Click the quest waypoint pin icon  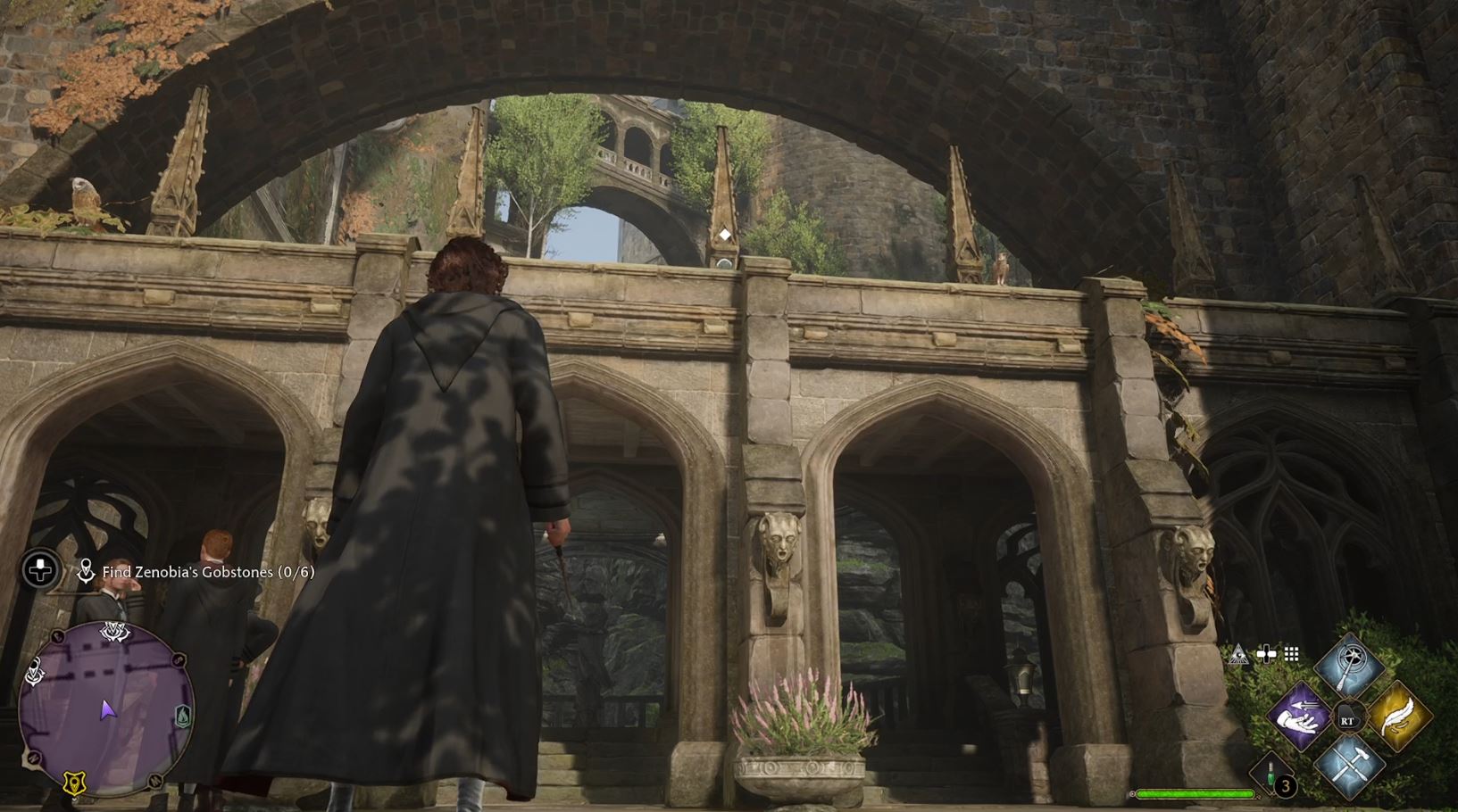point(87,568)
